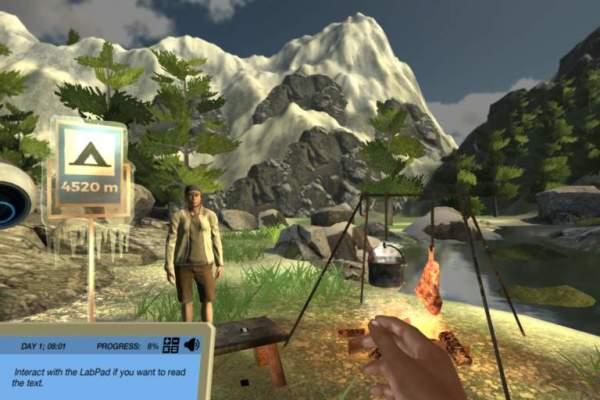Toggle the LabPad speaker sound icon

click(191, 345)
